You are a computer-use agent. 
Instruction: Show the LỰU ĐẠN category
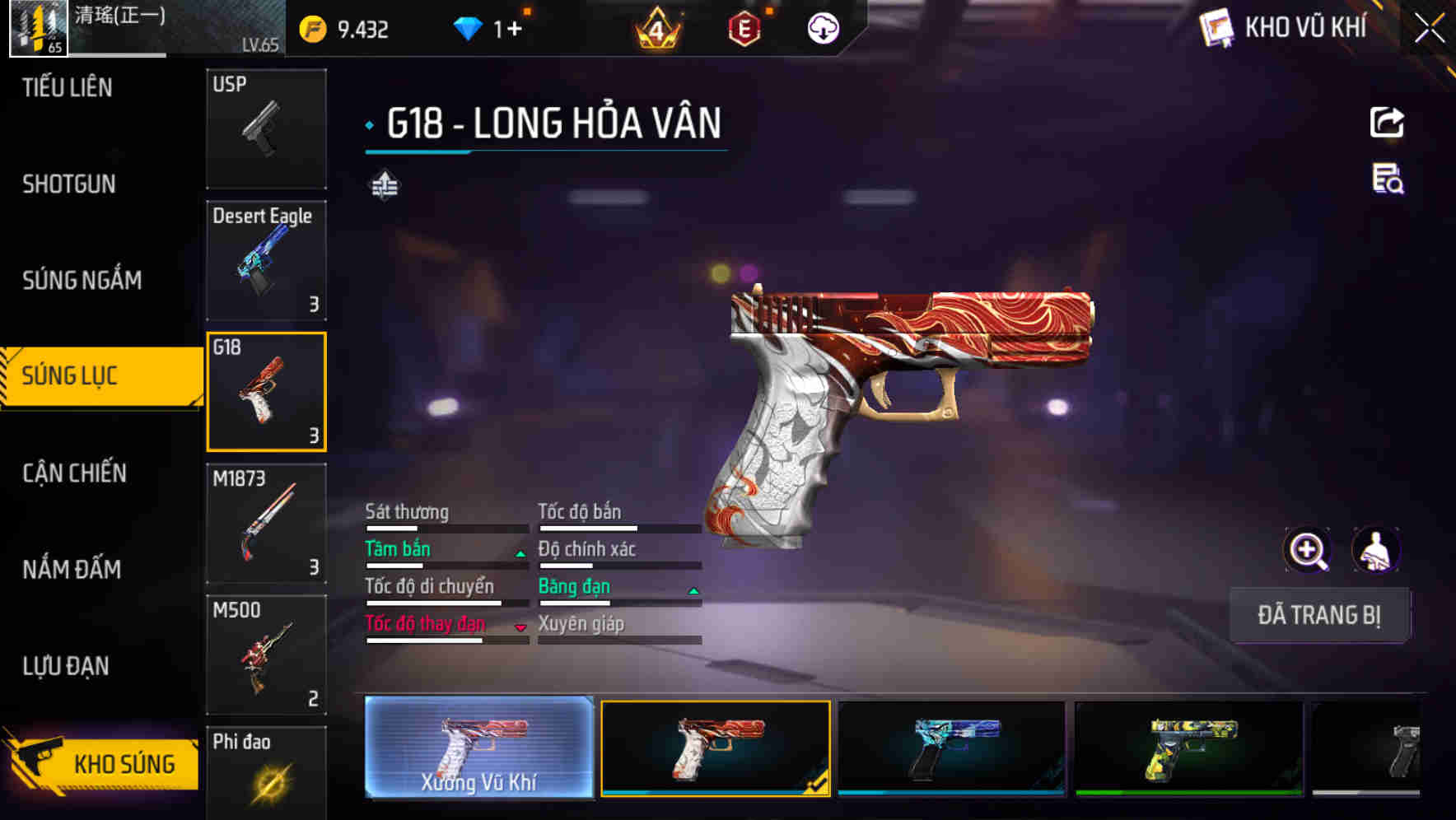point(66,665)
